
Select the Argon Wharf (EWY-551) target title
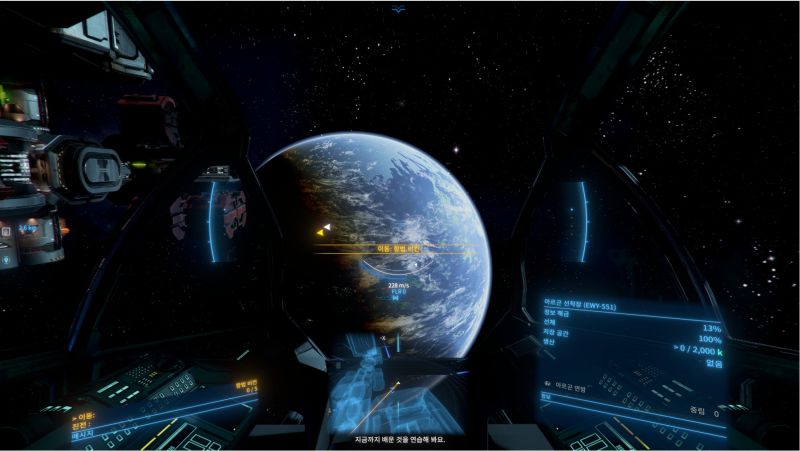click(579, 306)
